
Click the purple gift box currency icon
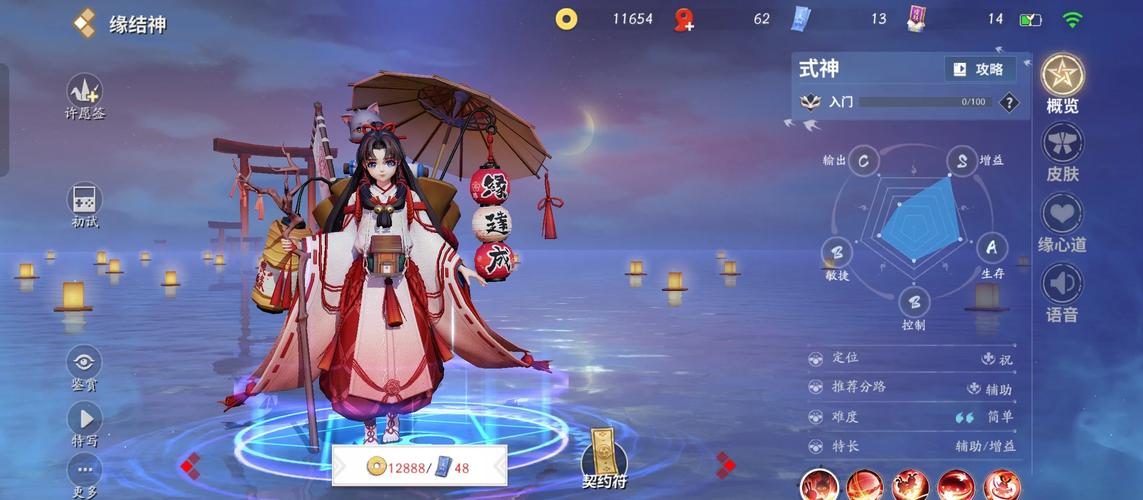[916, 18]
